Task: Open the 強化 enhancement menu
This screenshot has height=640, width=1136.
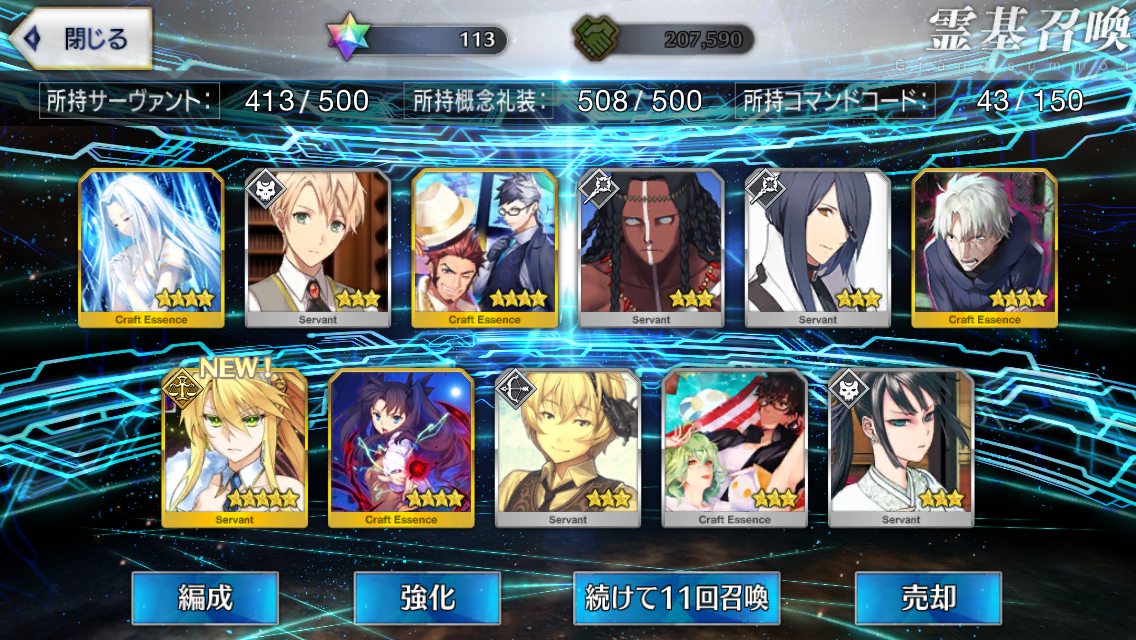Action: point(427,598)
